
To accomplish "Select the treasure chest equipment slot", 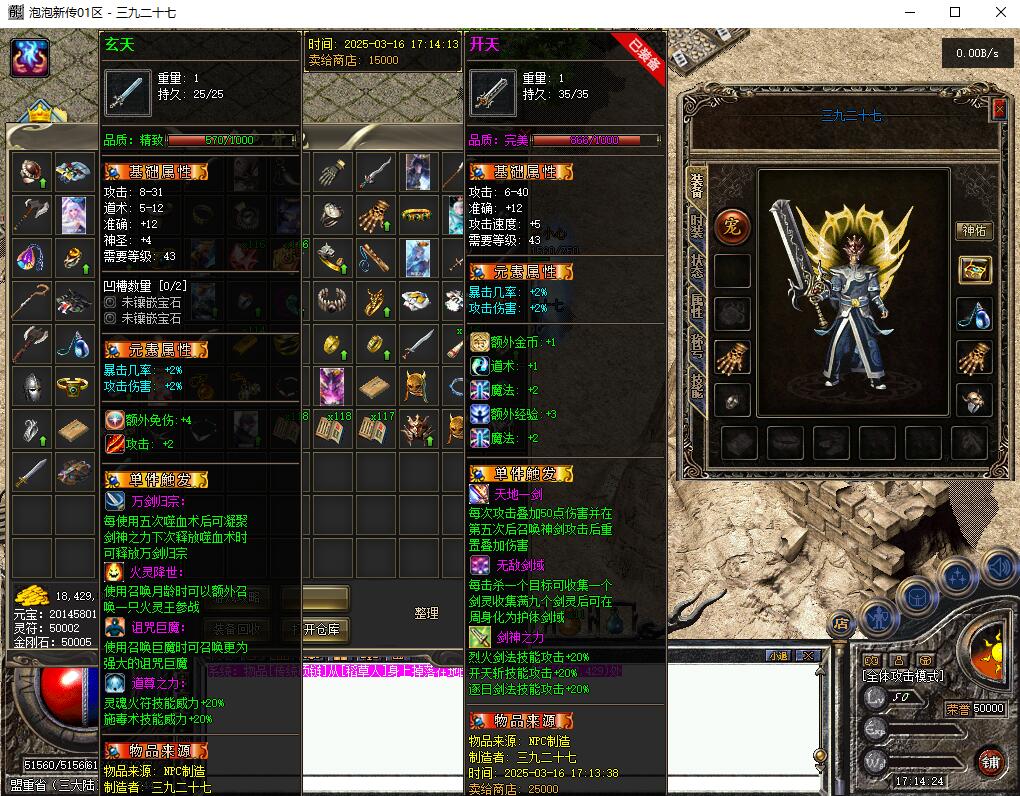I will (974, 269).
